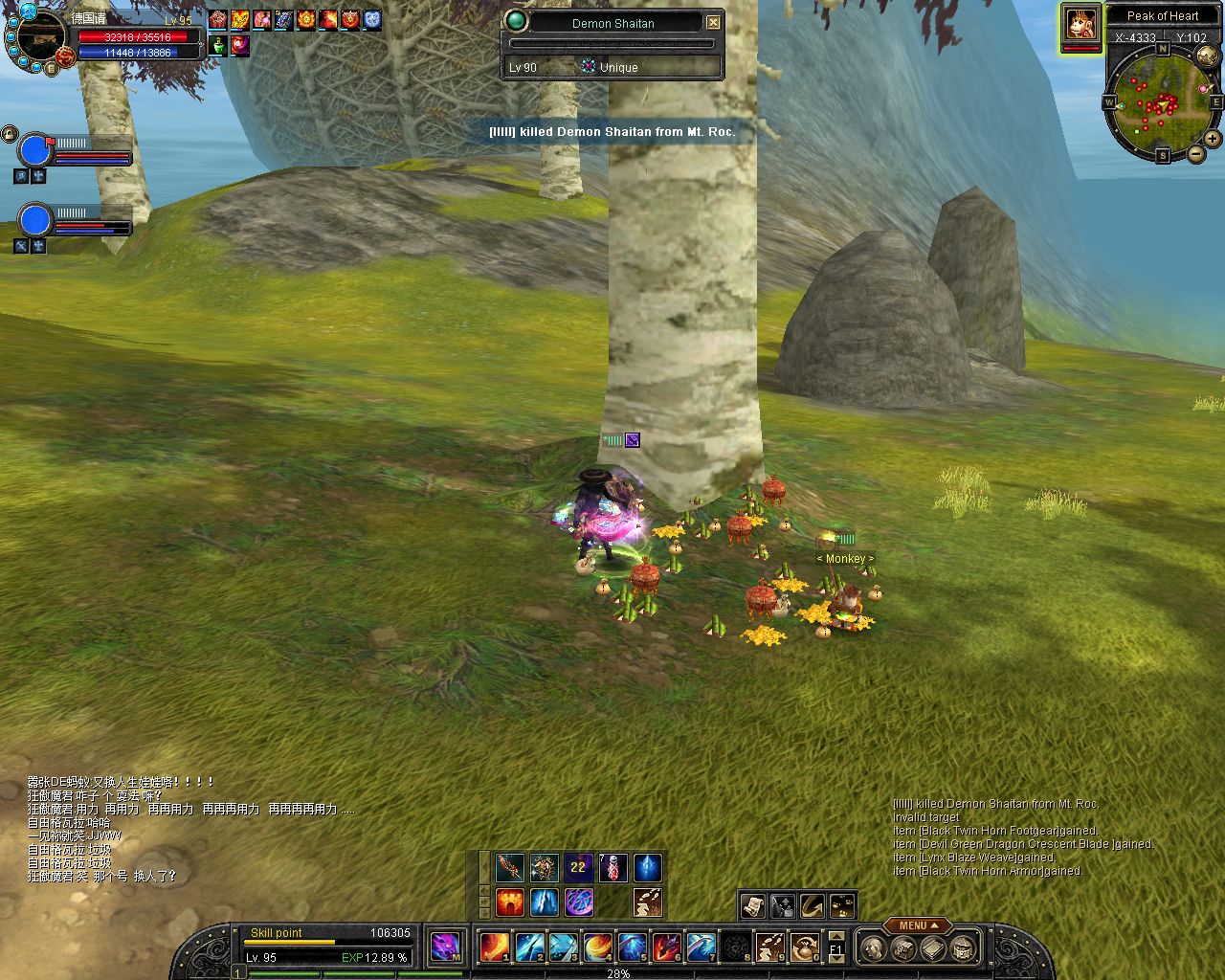
Task: Toggle the padlock icon beside party list
Action: [x=9, y=134]
